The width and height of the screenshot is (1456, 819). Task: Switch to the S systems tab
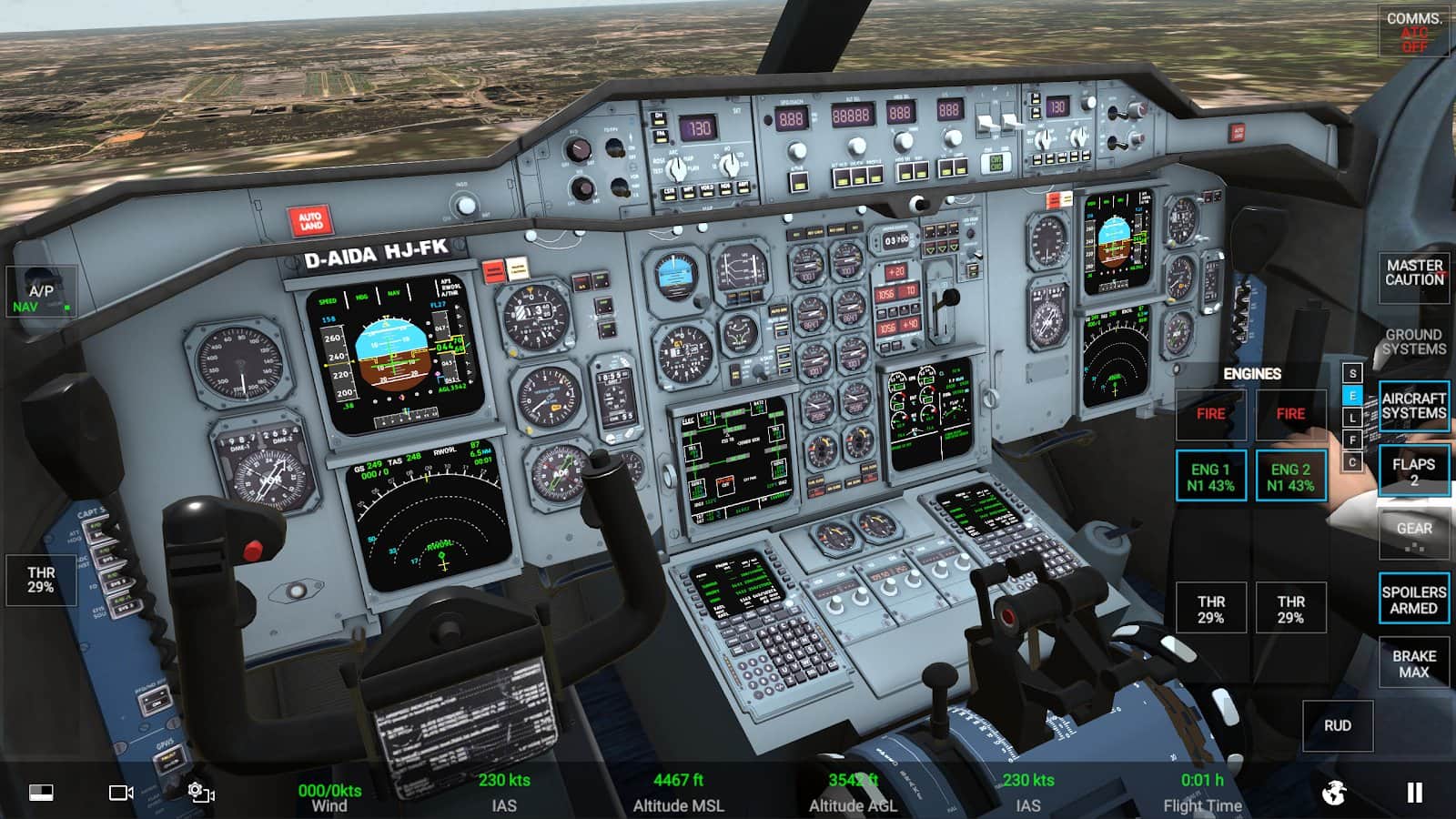1352,374
